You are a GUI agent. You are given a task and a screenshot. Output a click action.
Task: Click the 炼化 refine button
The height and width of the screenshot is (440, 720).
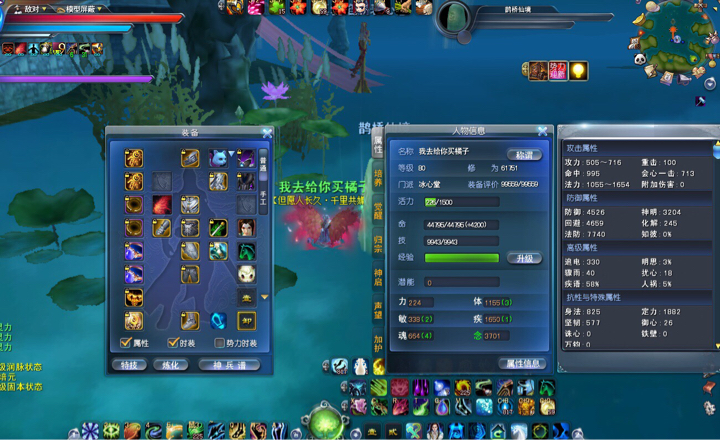click(x=173, y=365)
